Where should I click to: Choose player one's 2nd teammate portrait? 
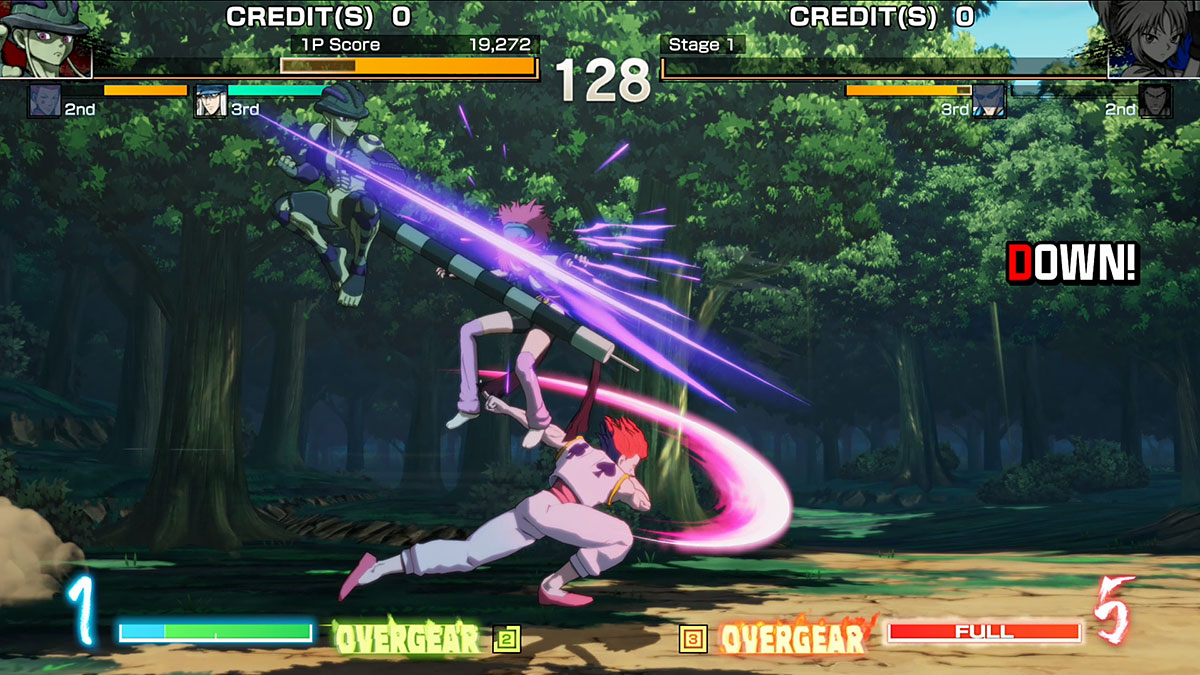click(x=45, y=101)
